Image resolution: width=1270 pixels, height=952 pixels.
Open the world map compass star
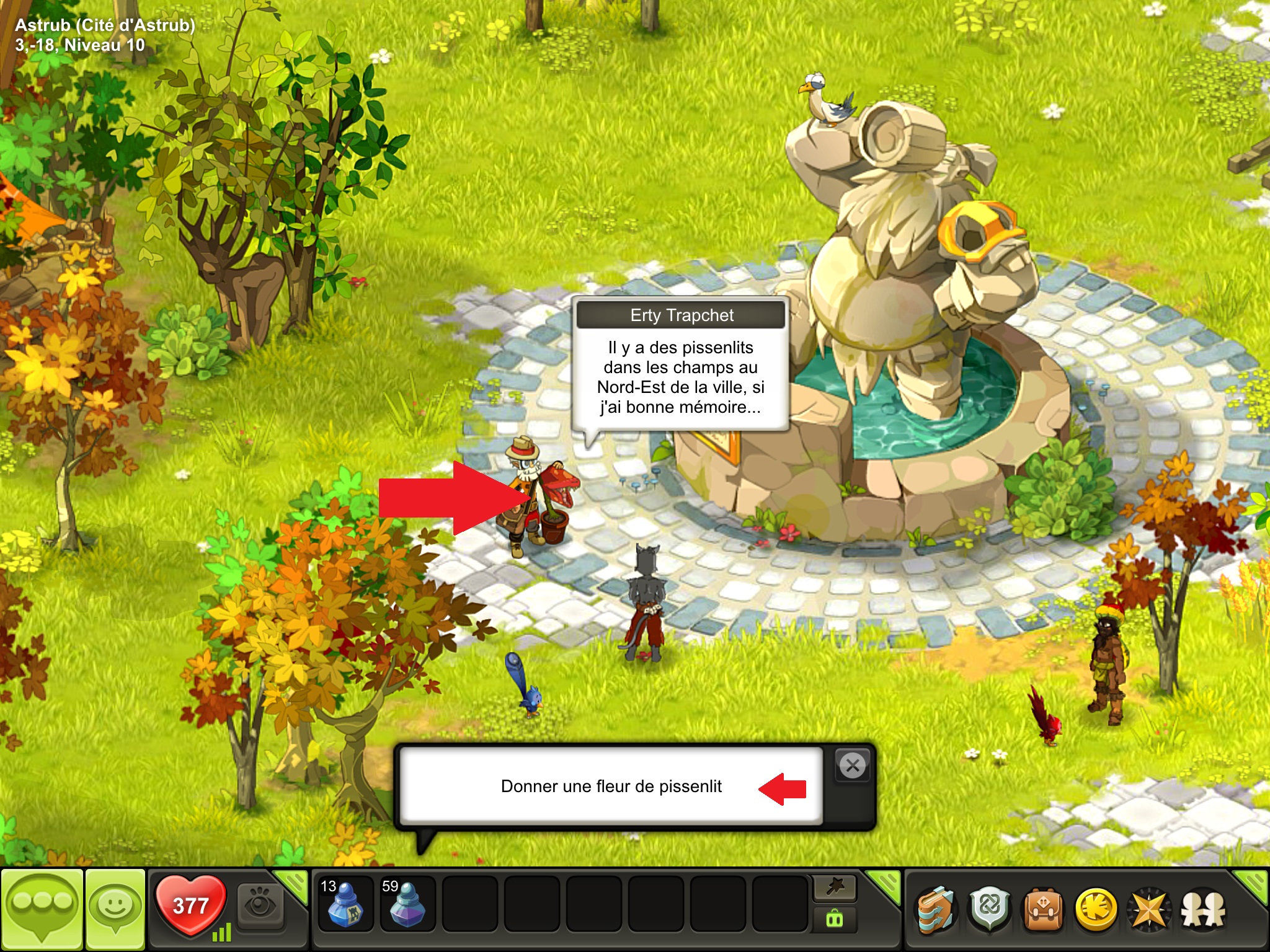1150,910
